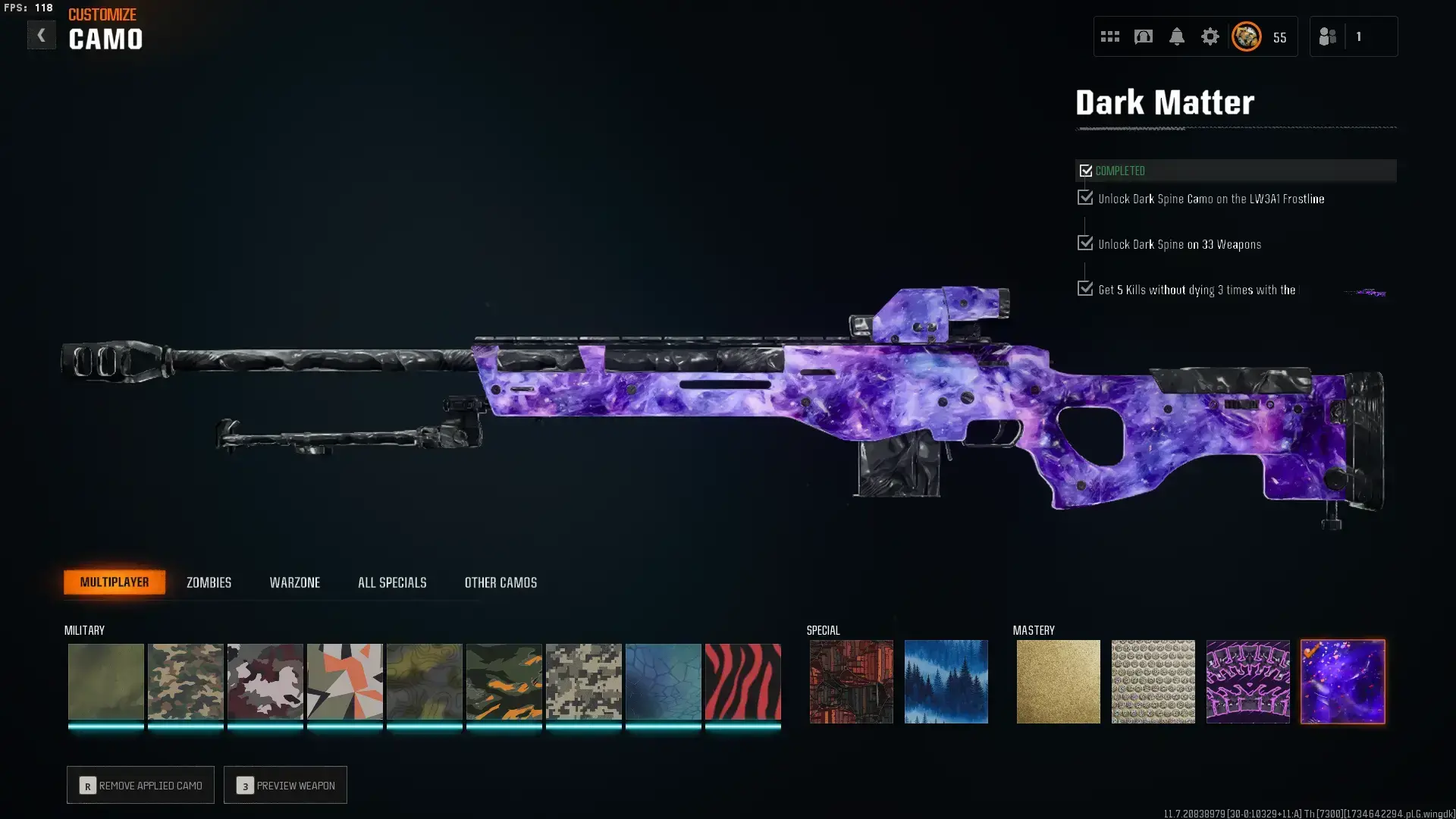Screen dimensions: 1456x819
Task: Click REMOVE APPLIED CAMO button
Action: pyautogui.click(x=140, y=785)
